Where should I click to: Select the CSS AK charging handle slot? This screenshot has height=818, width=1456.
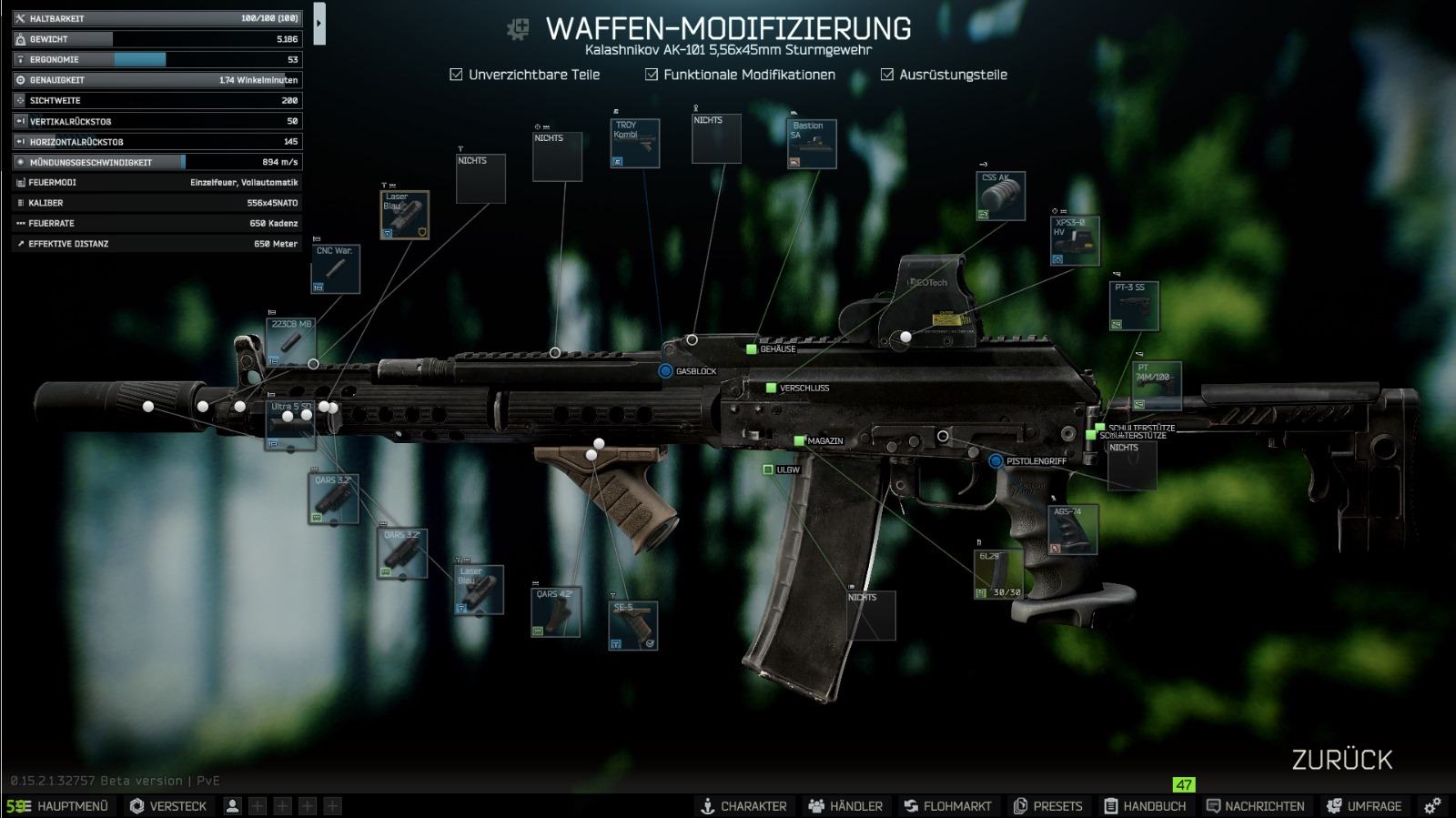[x=1001, y=196]
